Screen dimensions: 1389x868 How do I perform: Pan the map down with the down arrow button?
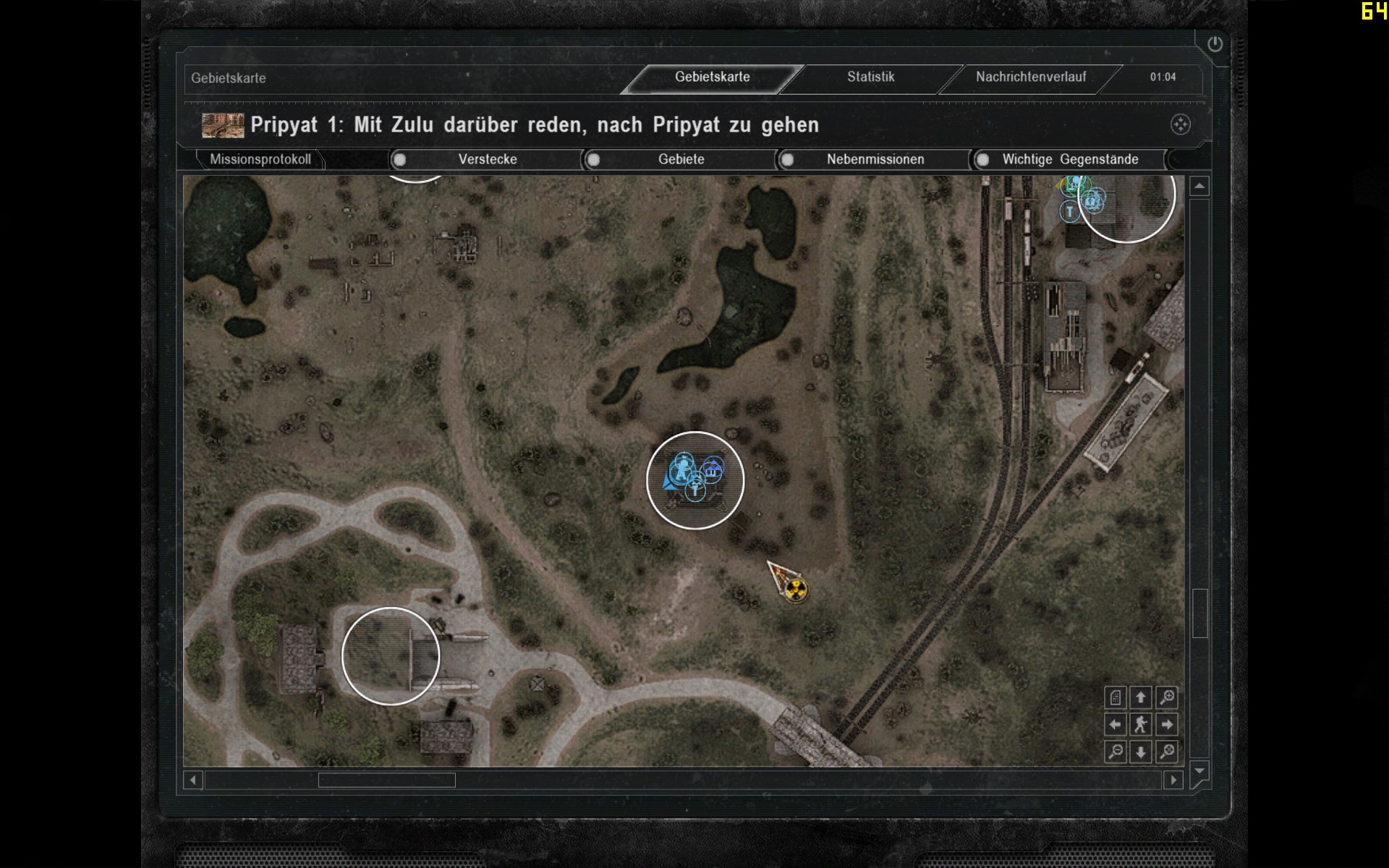click(1141, 752)
